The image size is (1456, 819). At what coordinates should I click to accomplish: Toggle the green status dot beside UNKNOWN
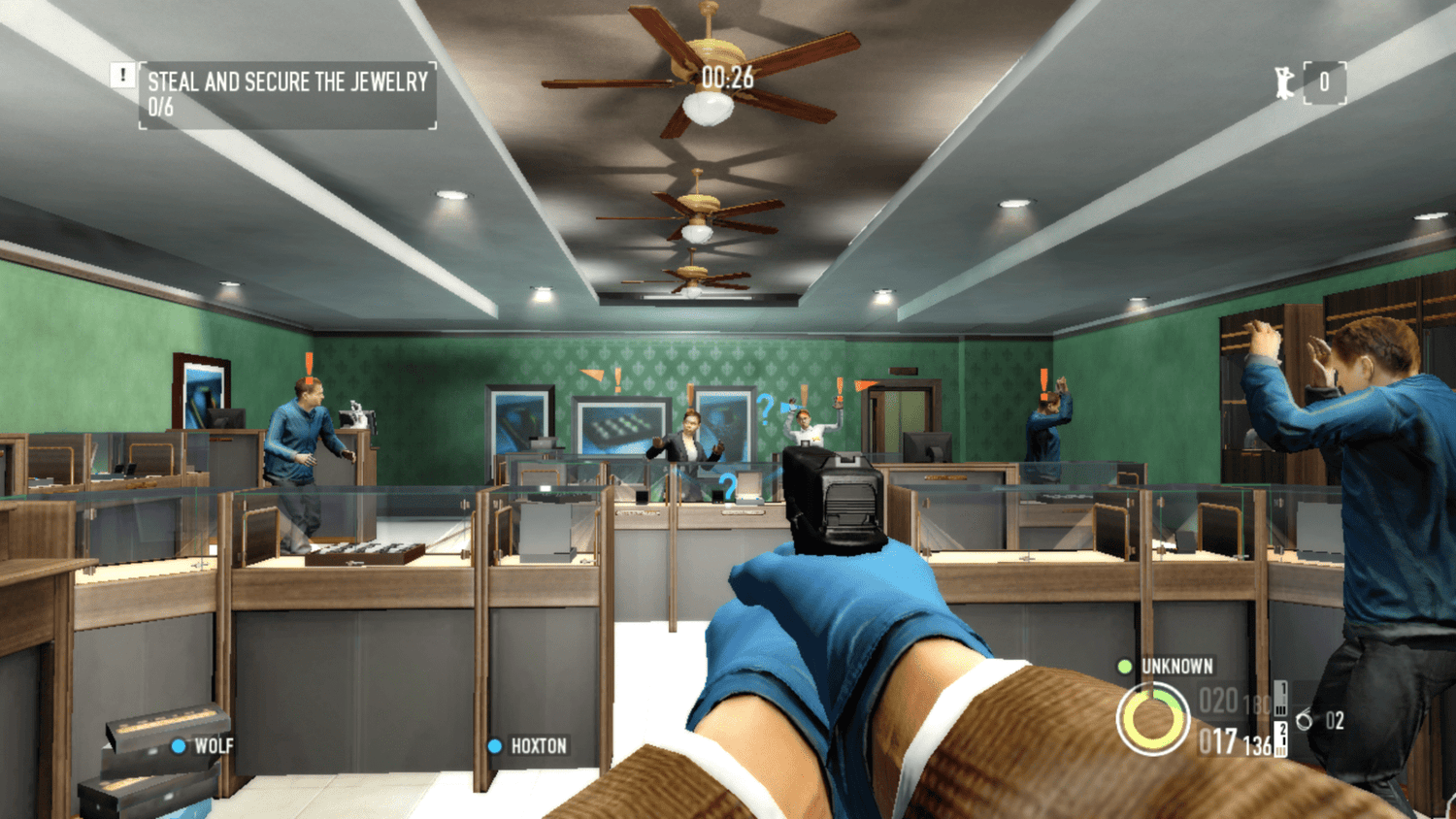(x=1123, y=666)
